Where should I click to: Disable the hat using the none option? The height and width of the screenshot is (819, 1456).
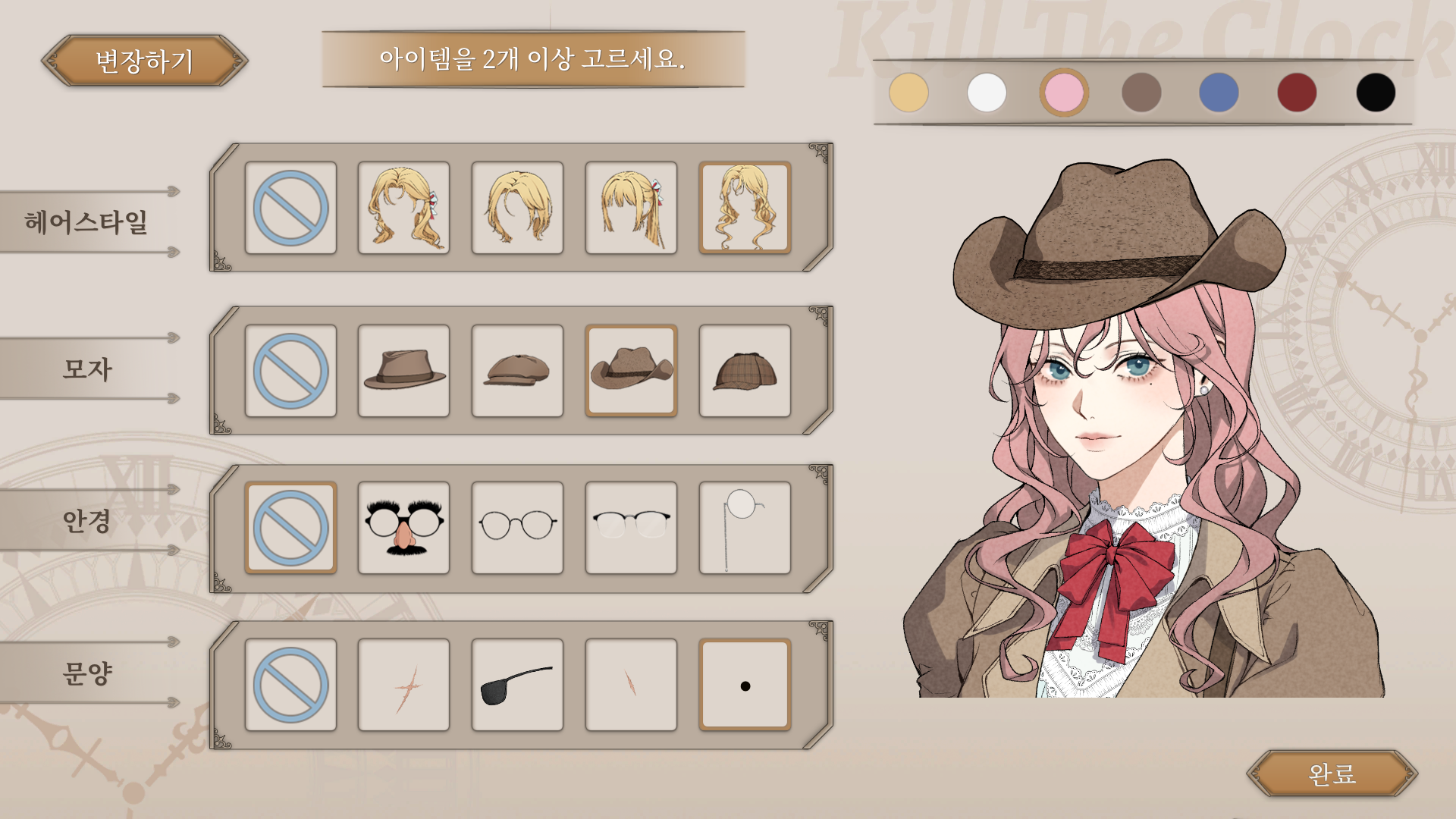click(291, 371)
